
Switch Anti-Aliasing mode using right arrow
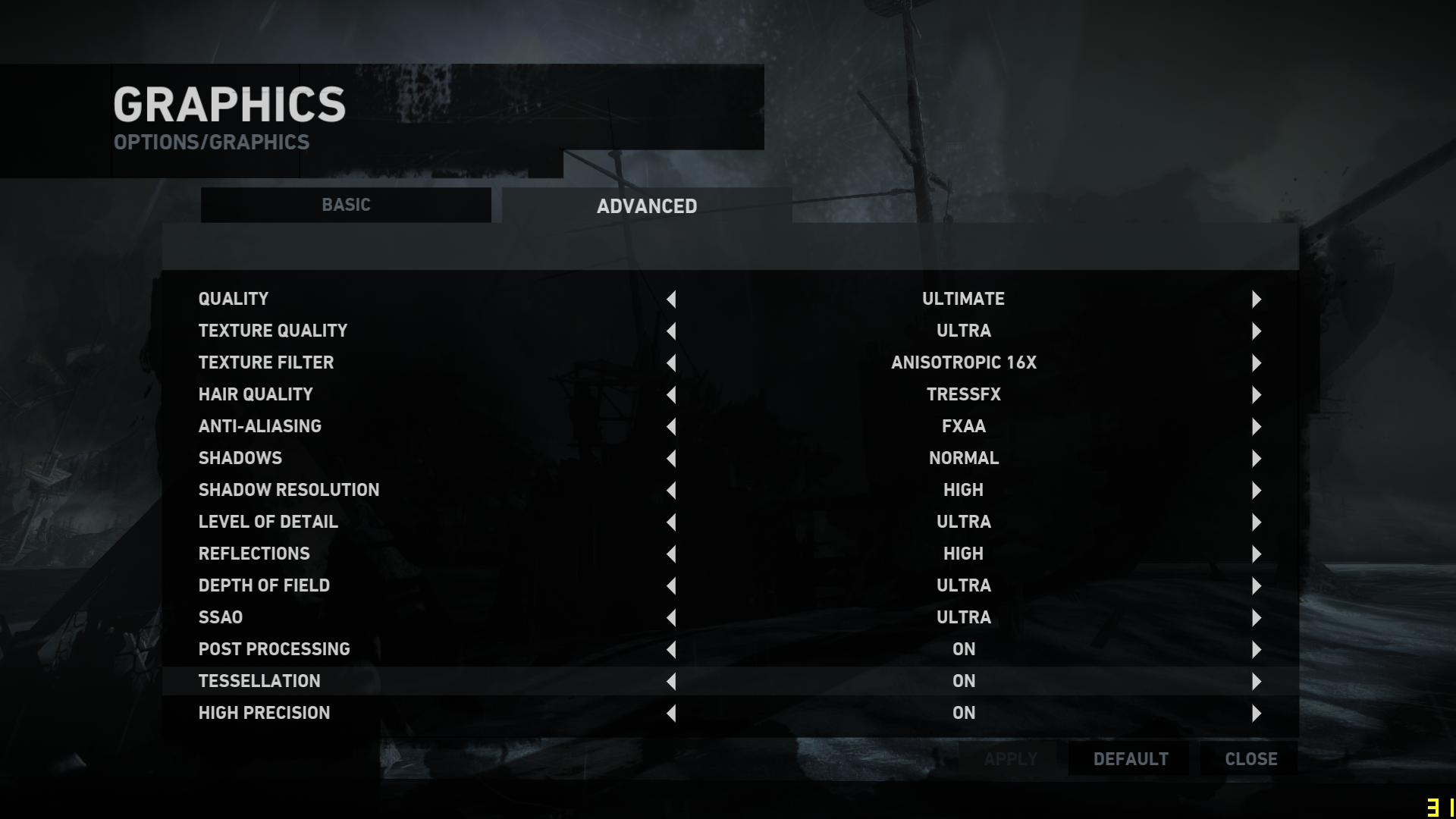click(x=1257, y=427)
